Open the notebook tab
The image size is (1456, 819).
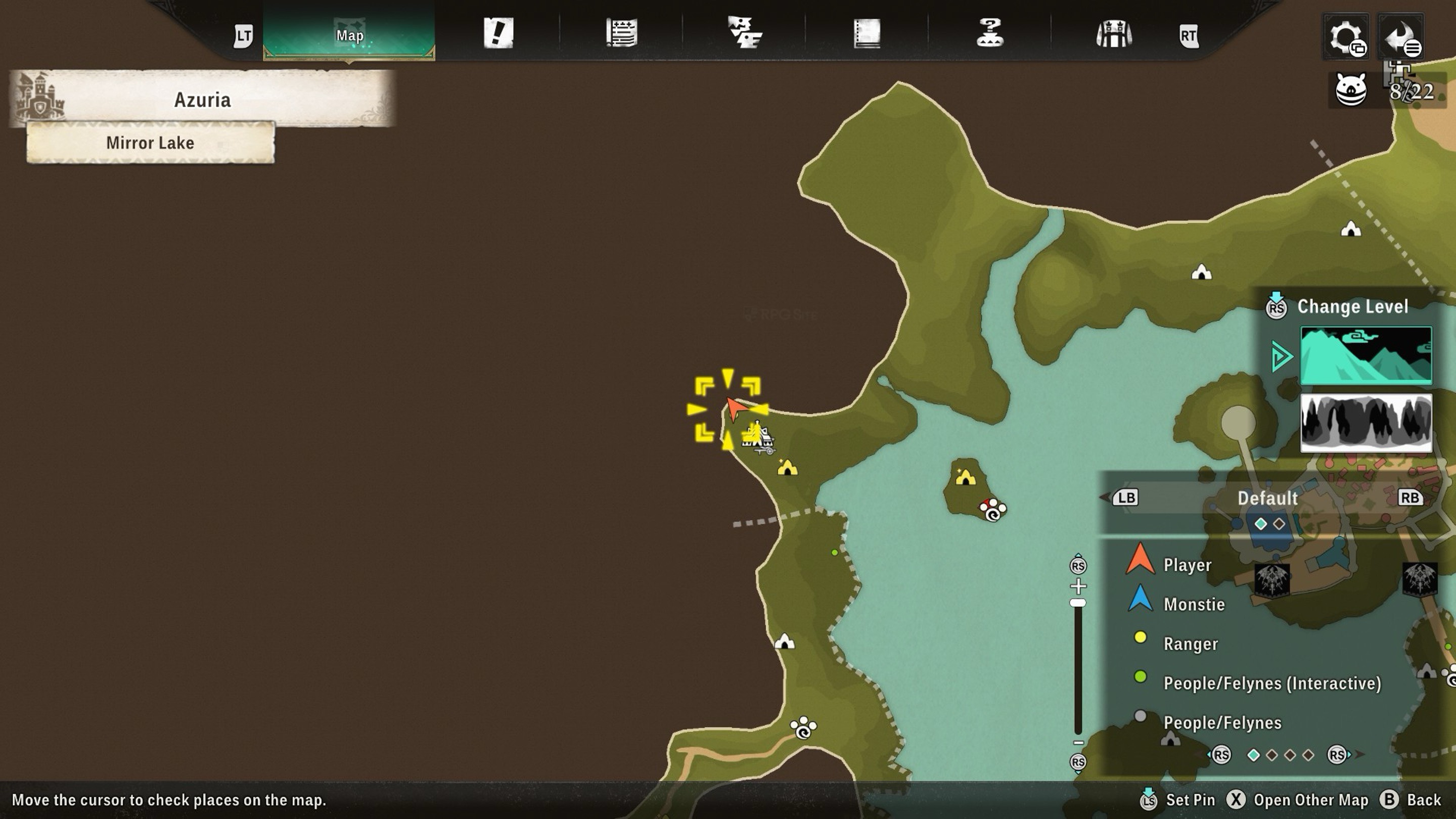click(x=867, y=33)
